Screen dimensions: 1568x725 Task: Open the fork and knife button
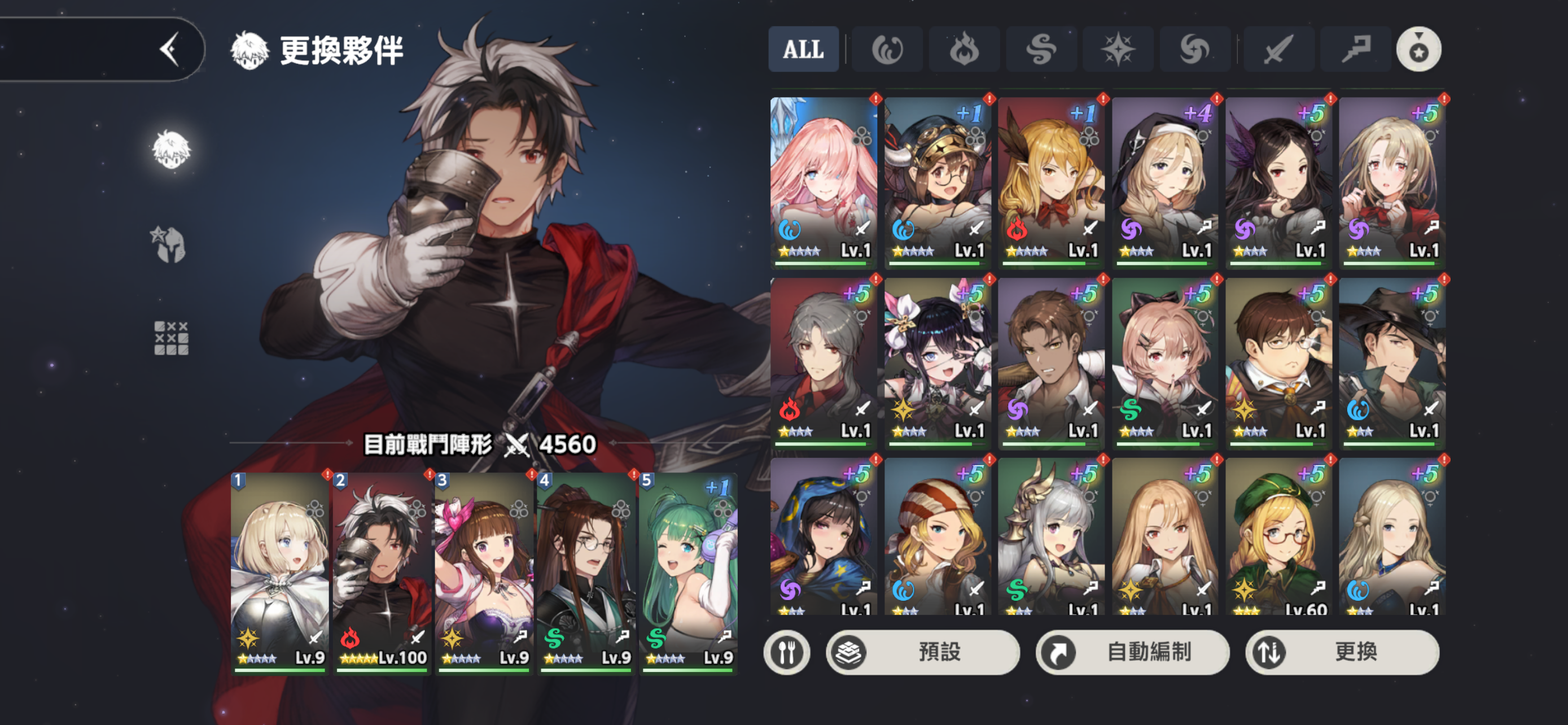[x=786, y=652]
